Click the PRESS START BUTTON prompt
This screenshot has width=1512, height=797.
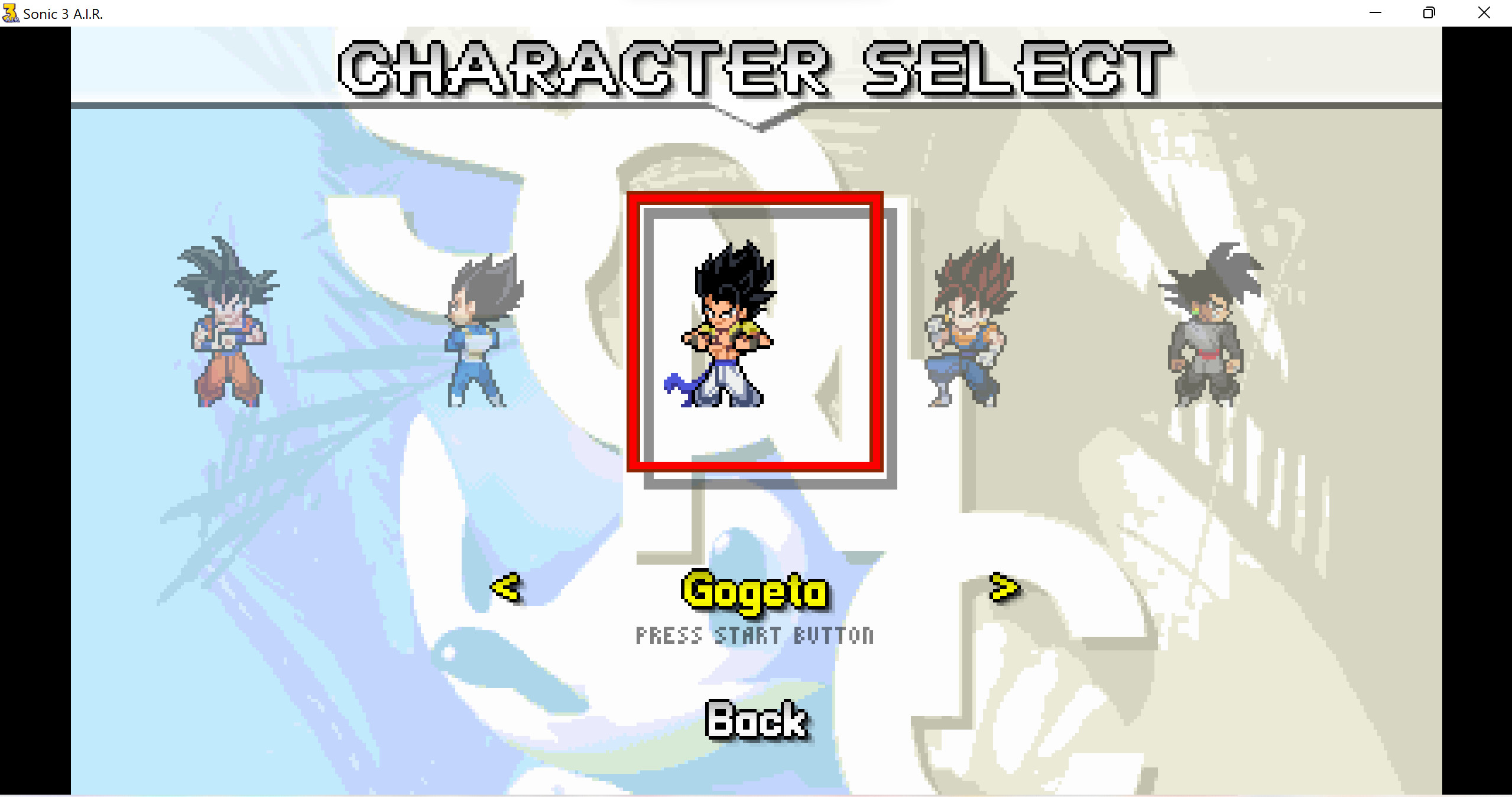point(755,636)
